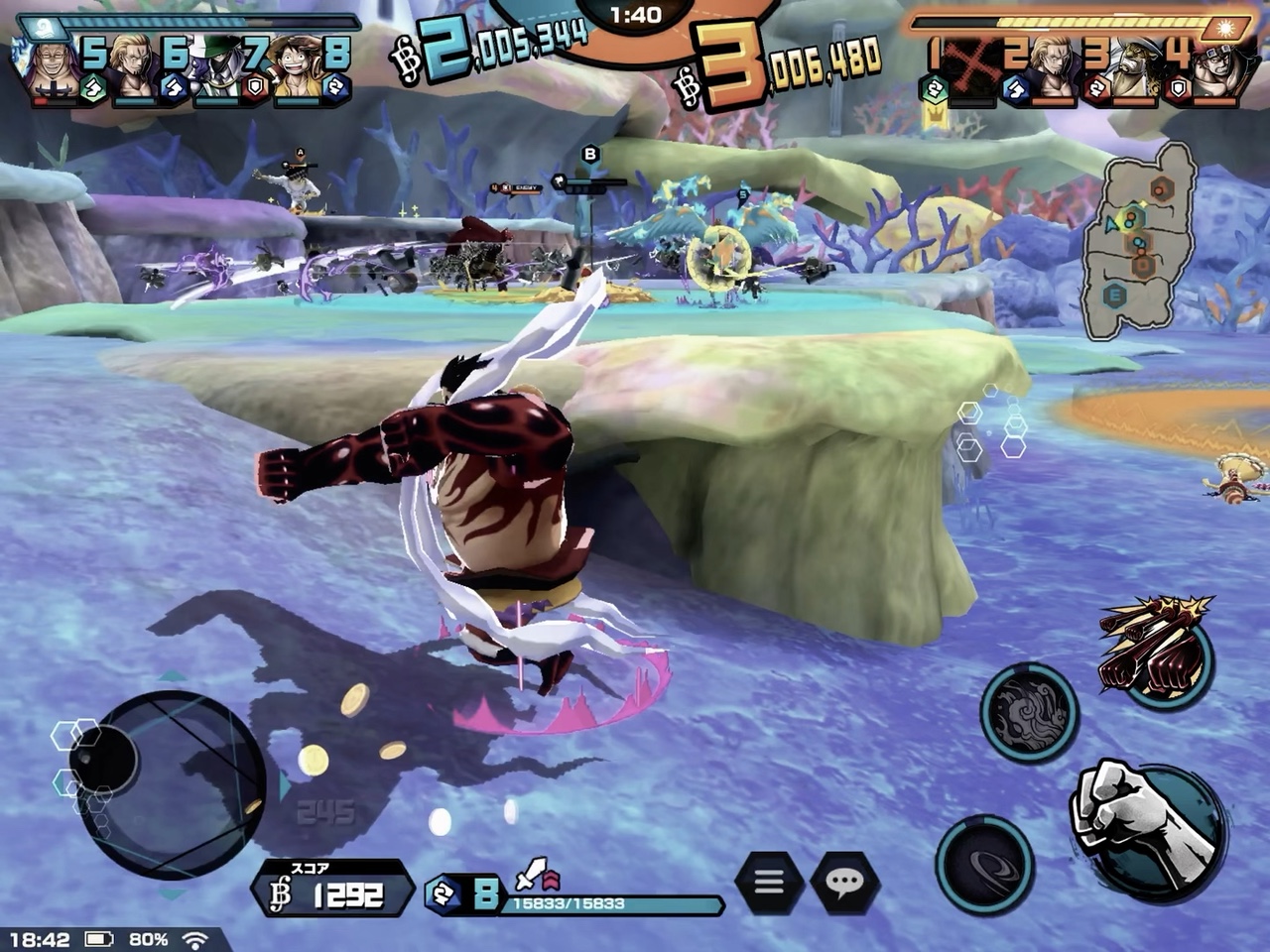Open the hamburger menu button
The image size is (1270, 952).
pos(769,880)
